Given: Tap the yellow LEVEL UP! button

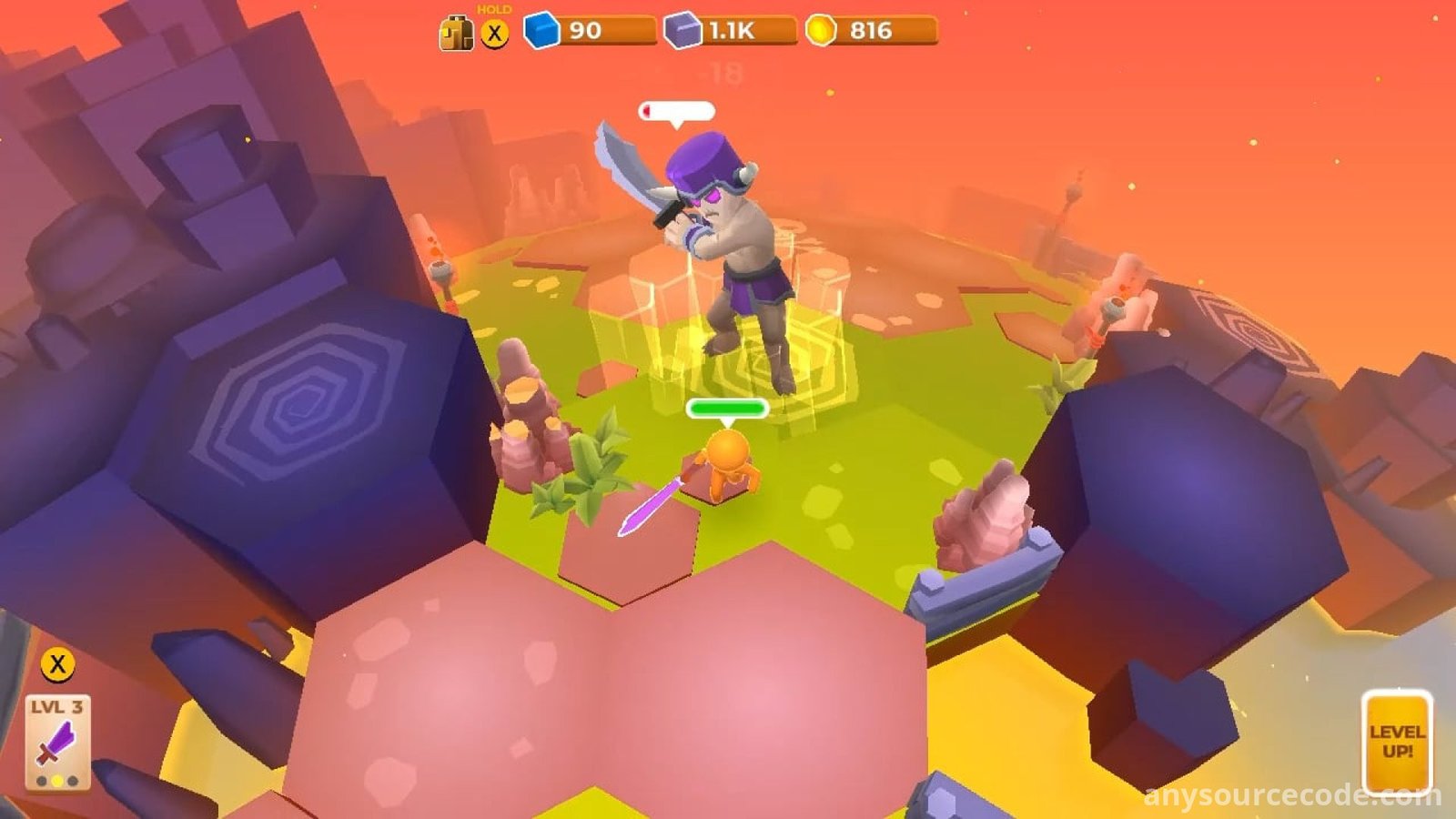Looking at the screenshot, I should point(1396,742).
